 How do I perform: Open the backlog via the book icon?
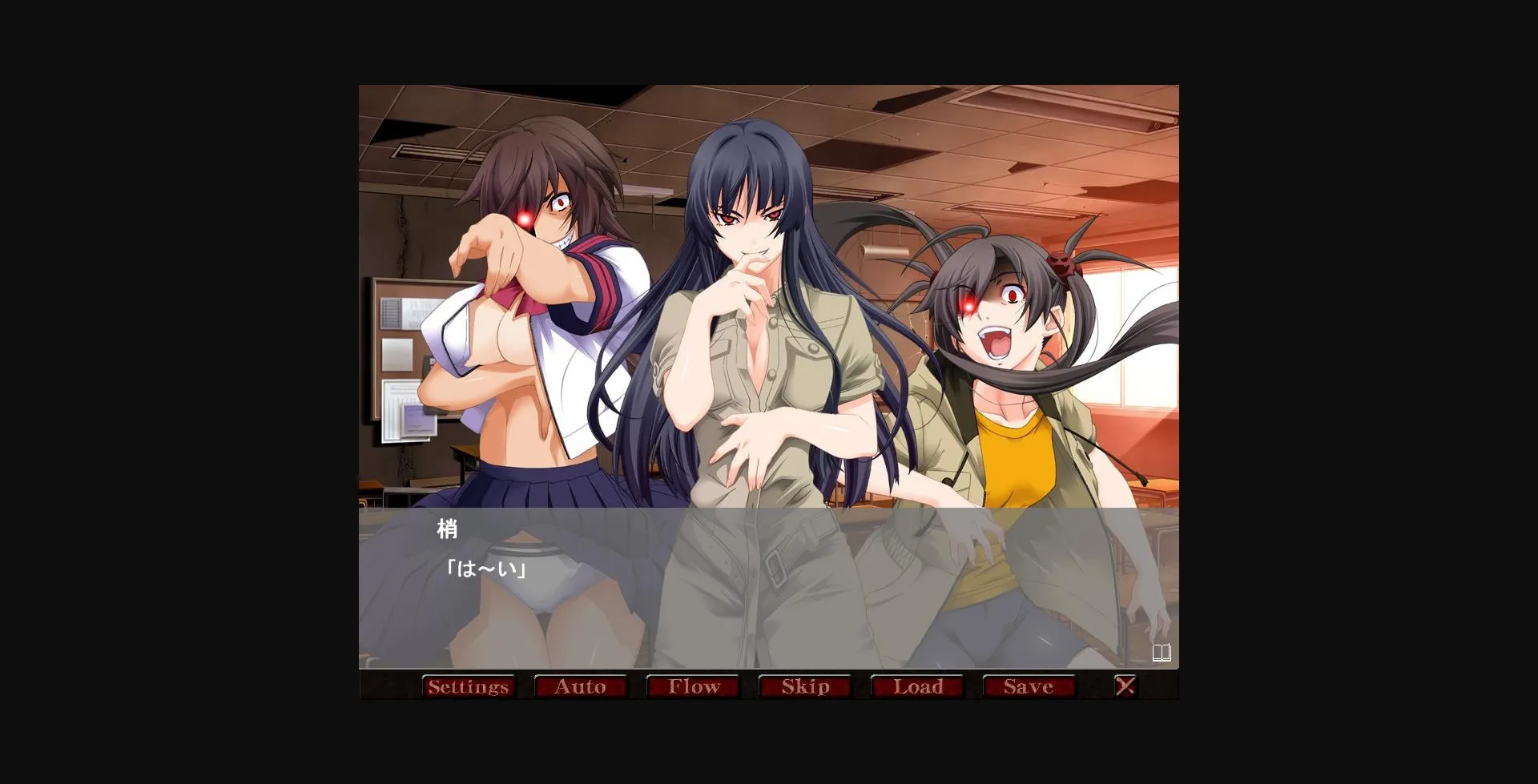[1163, 653]
